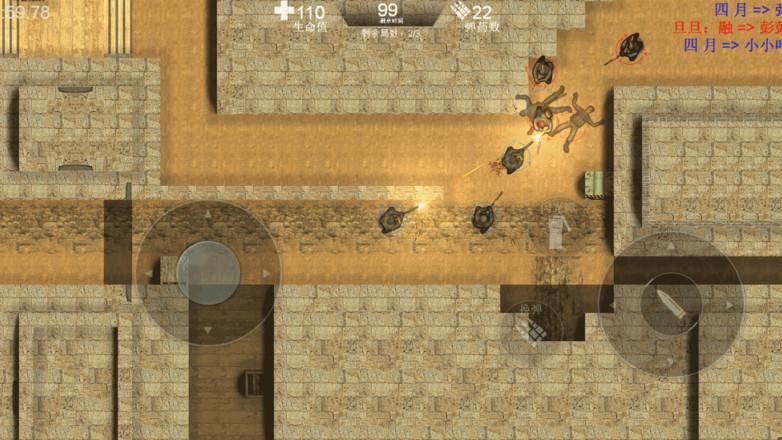Image resolution: width=782 pixels, height=440 pixels.
Task: Tap the up arrow on the movement joystick
Action: pyautogui.click(x=208, y=214)
